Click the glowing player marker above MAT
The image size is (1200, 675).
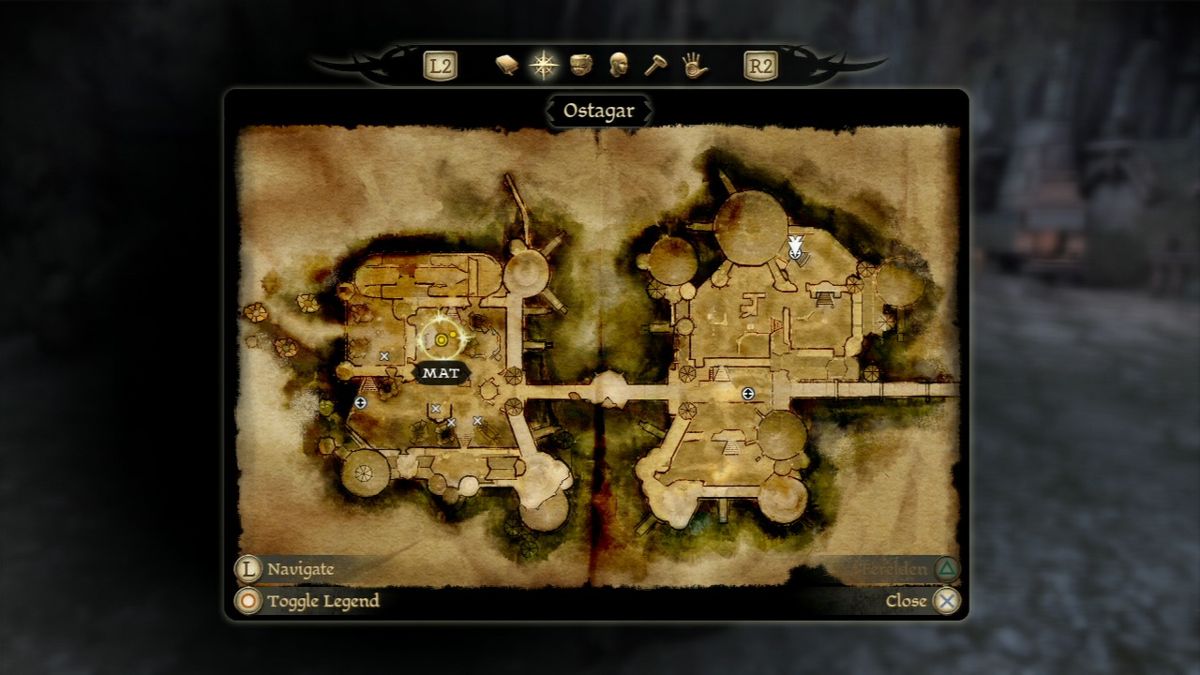click(443, 340)
